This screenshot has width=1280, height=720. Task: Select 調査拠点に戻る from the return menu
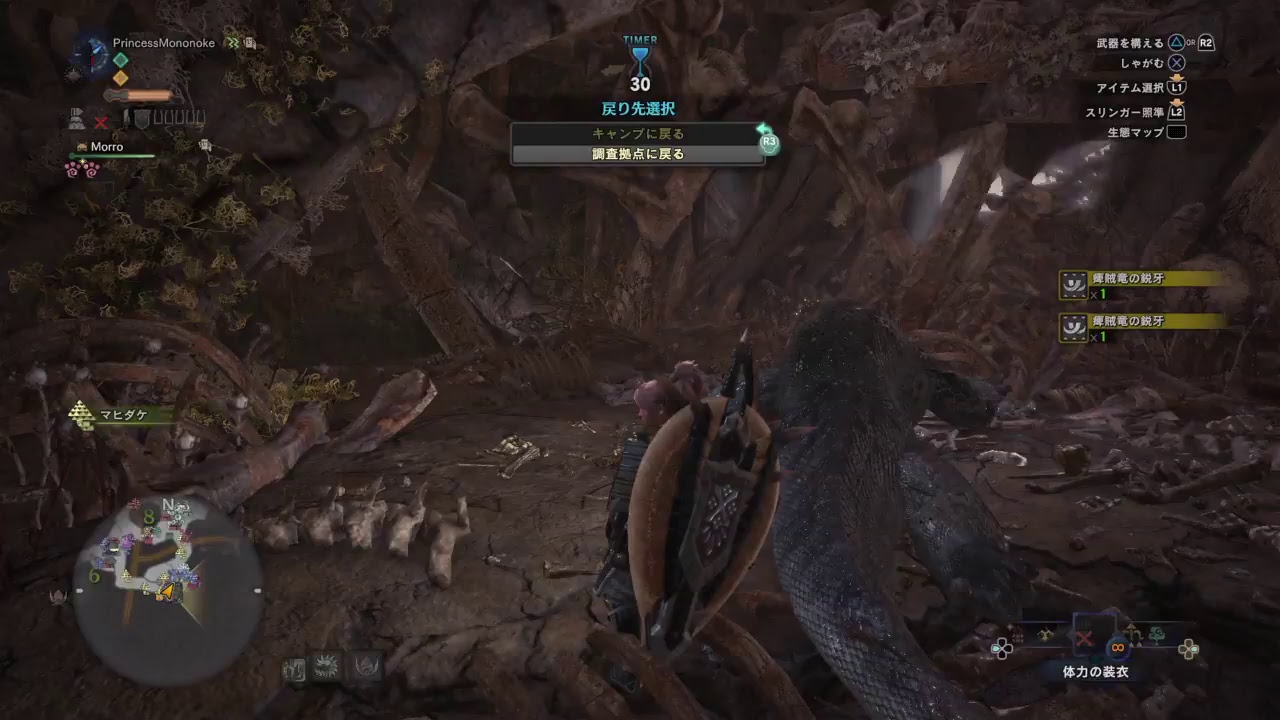click(640, 154)
